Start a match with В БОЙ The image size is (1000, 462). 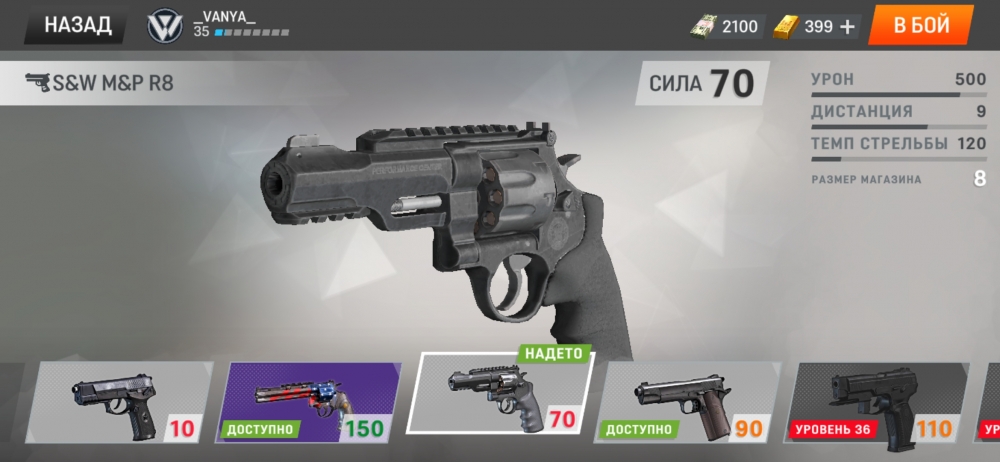[x=920, y=26]
